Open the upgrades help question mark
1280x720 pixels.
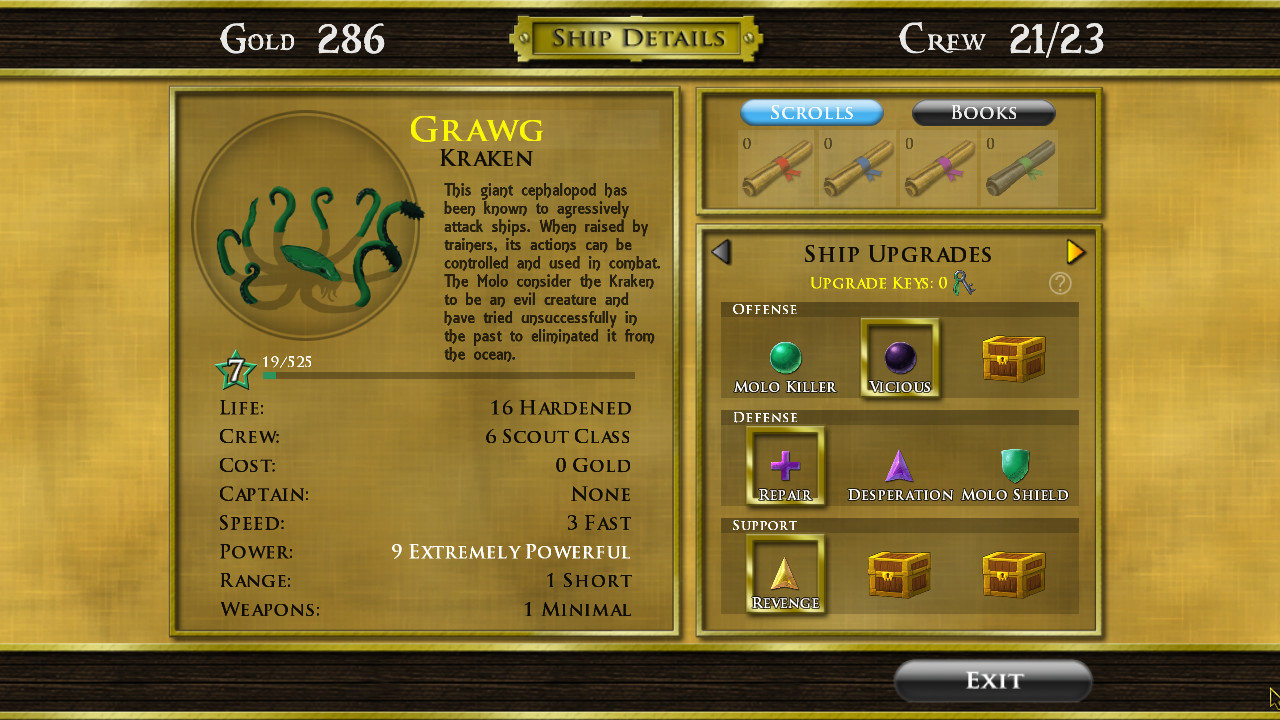tap(1060, 283)
